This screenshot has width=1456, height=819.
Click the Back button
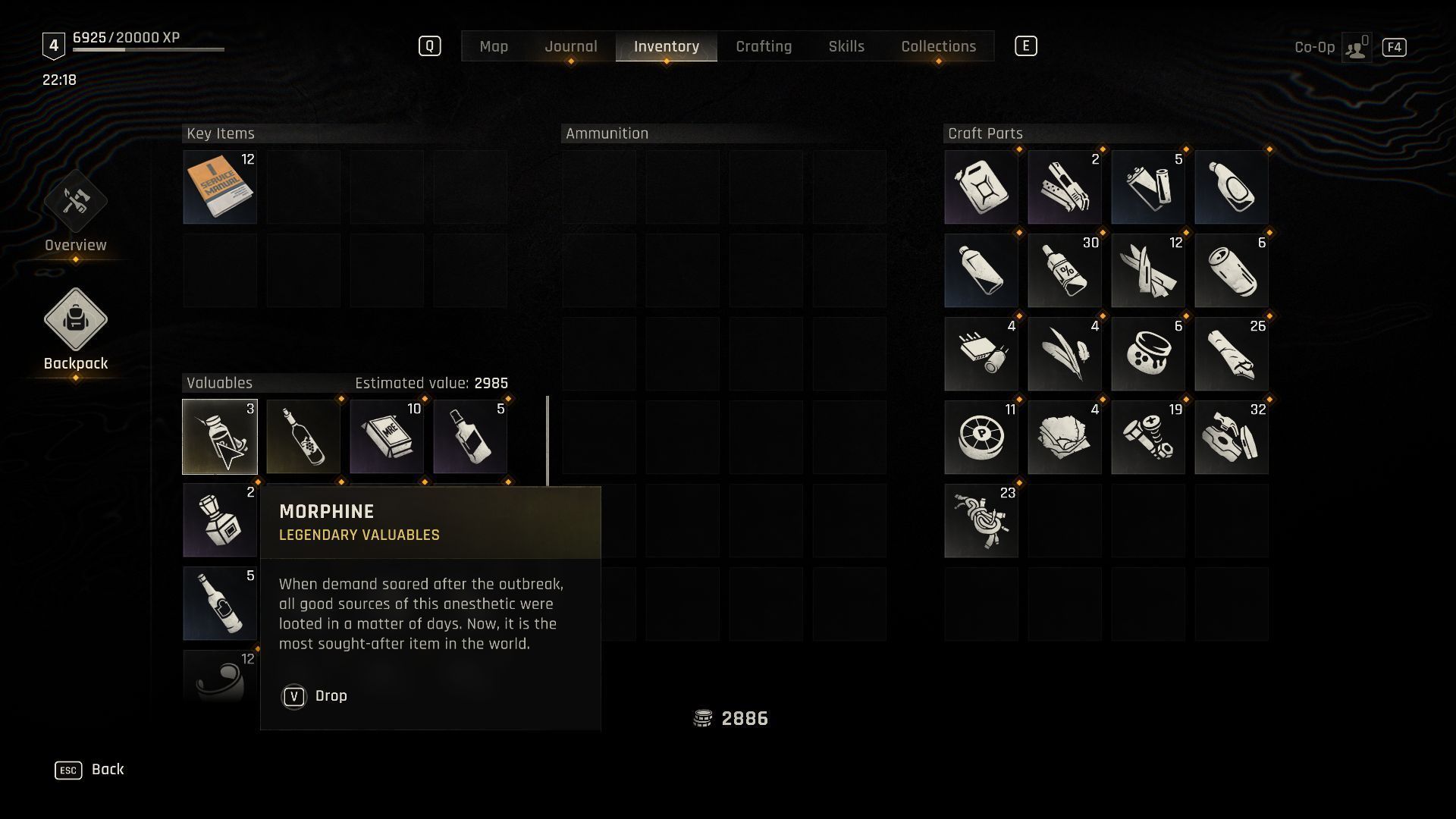point(89,770)
